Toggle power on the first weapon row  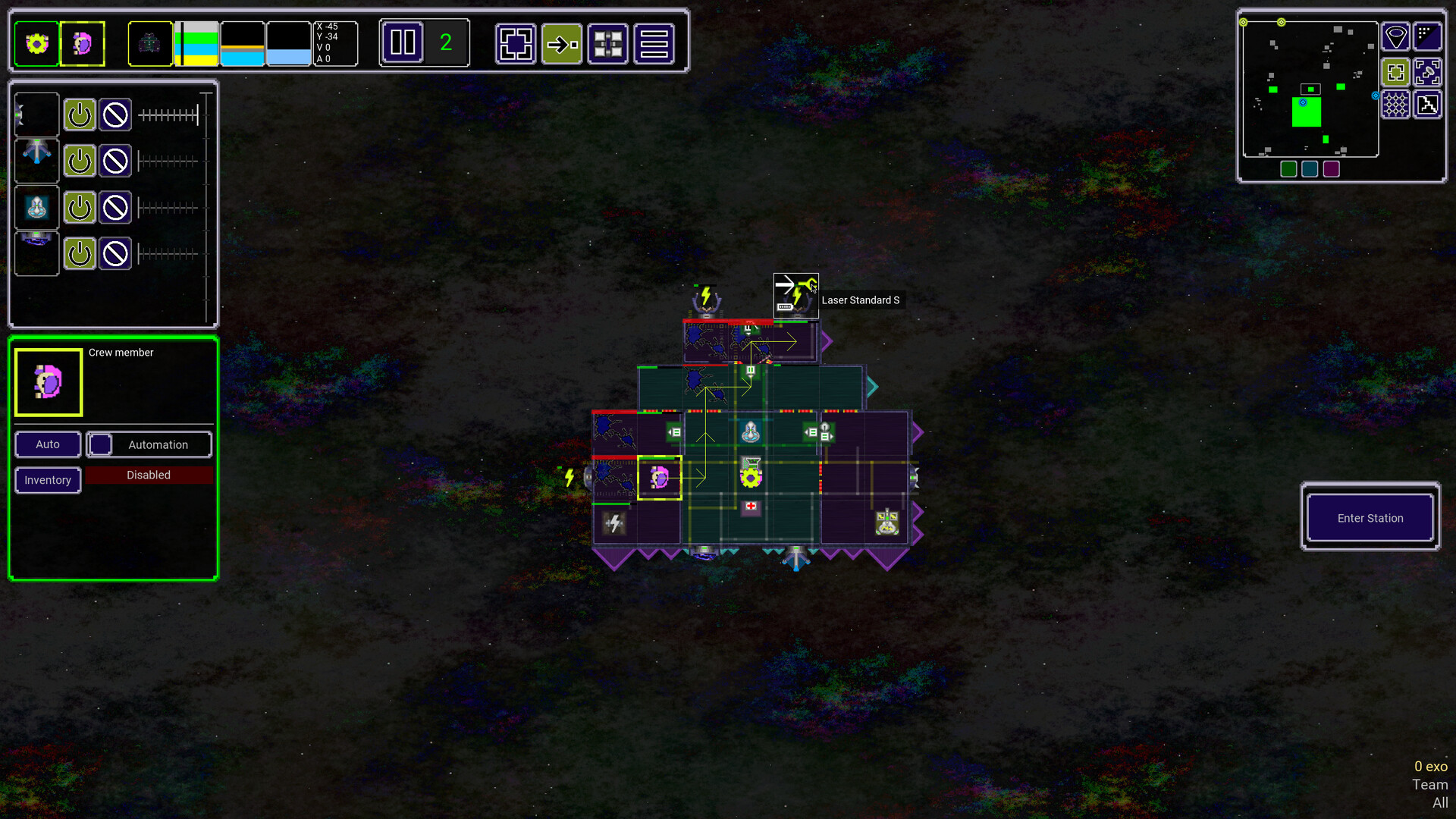tap(80, 115)
